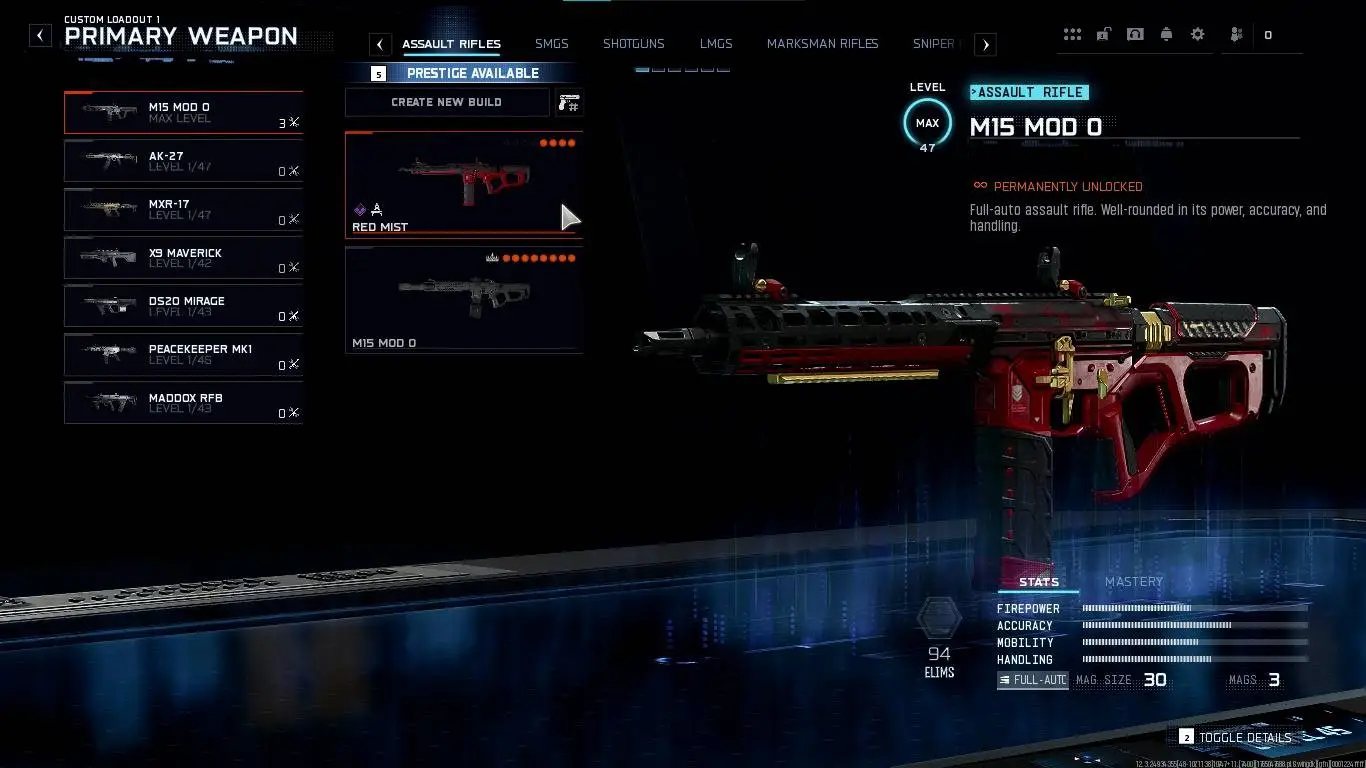Screen dimensions: 1366x768
Task: Click the purple blueprint diamond on Red Mist card
Action: (358, 209)
